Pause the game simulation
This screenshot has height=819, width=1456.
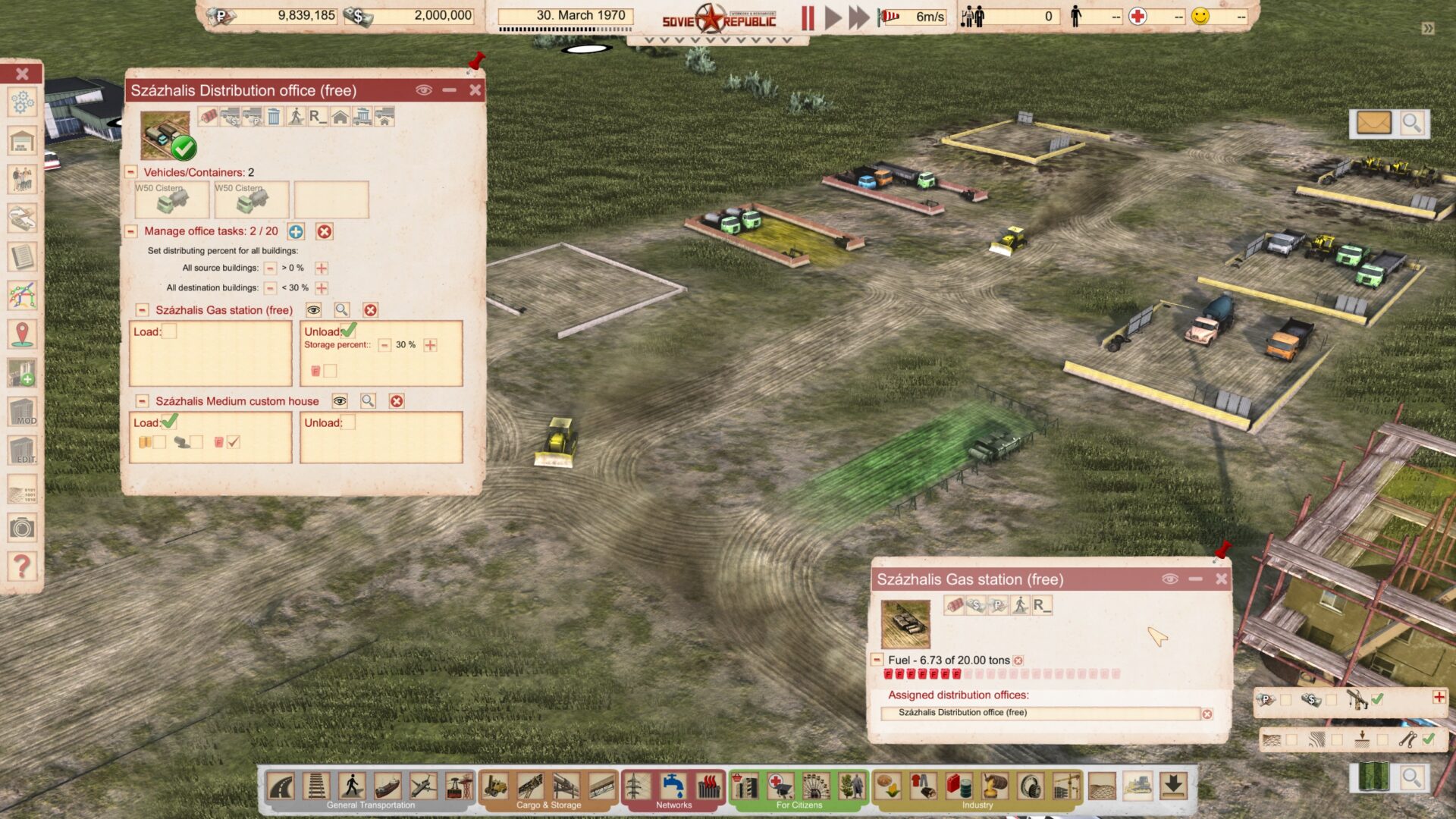pyautogui.click(x=808, y=17)
